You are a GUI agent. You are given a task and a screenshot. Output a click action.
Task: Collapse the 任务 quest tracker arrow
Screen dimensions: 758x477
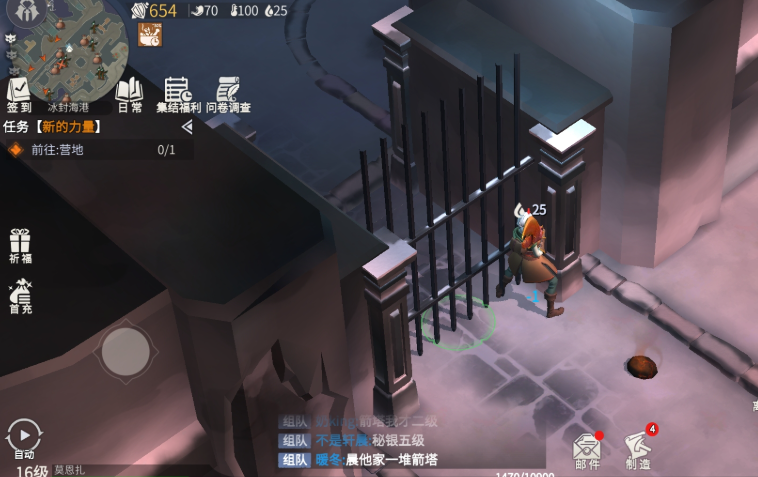click(x=187, y=127)
